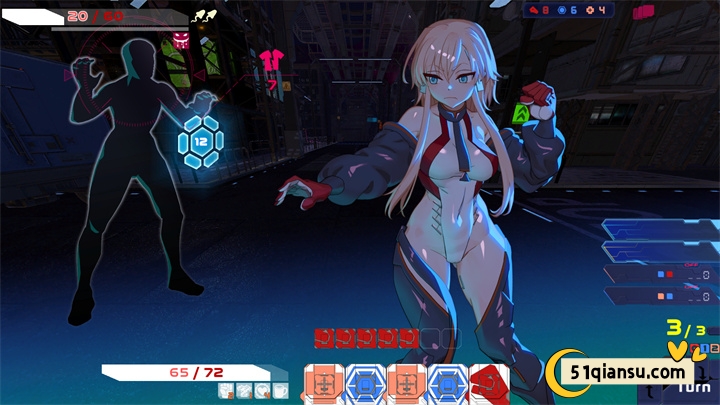Inspect the green up-arrow buff icon
The width and height of the screenshot is (720, 405).
pyautogui.click(x=520, y=115)
